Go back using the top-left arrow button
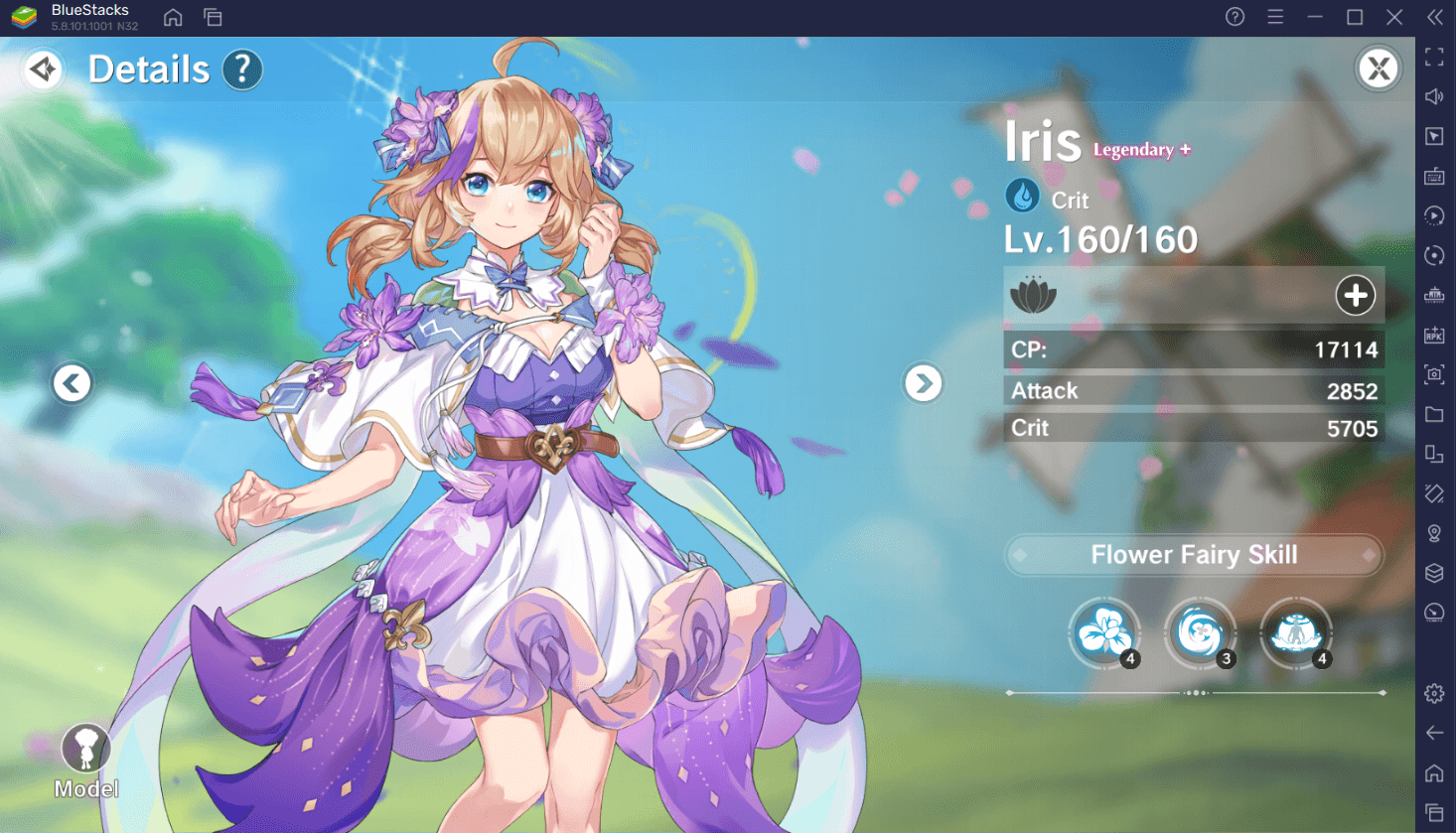Screen dimensions: 1456x833 pyautogui.click(x=44, y=69)
